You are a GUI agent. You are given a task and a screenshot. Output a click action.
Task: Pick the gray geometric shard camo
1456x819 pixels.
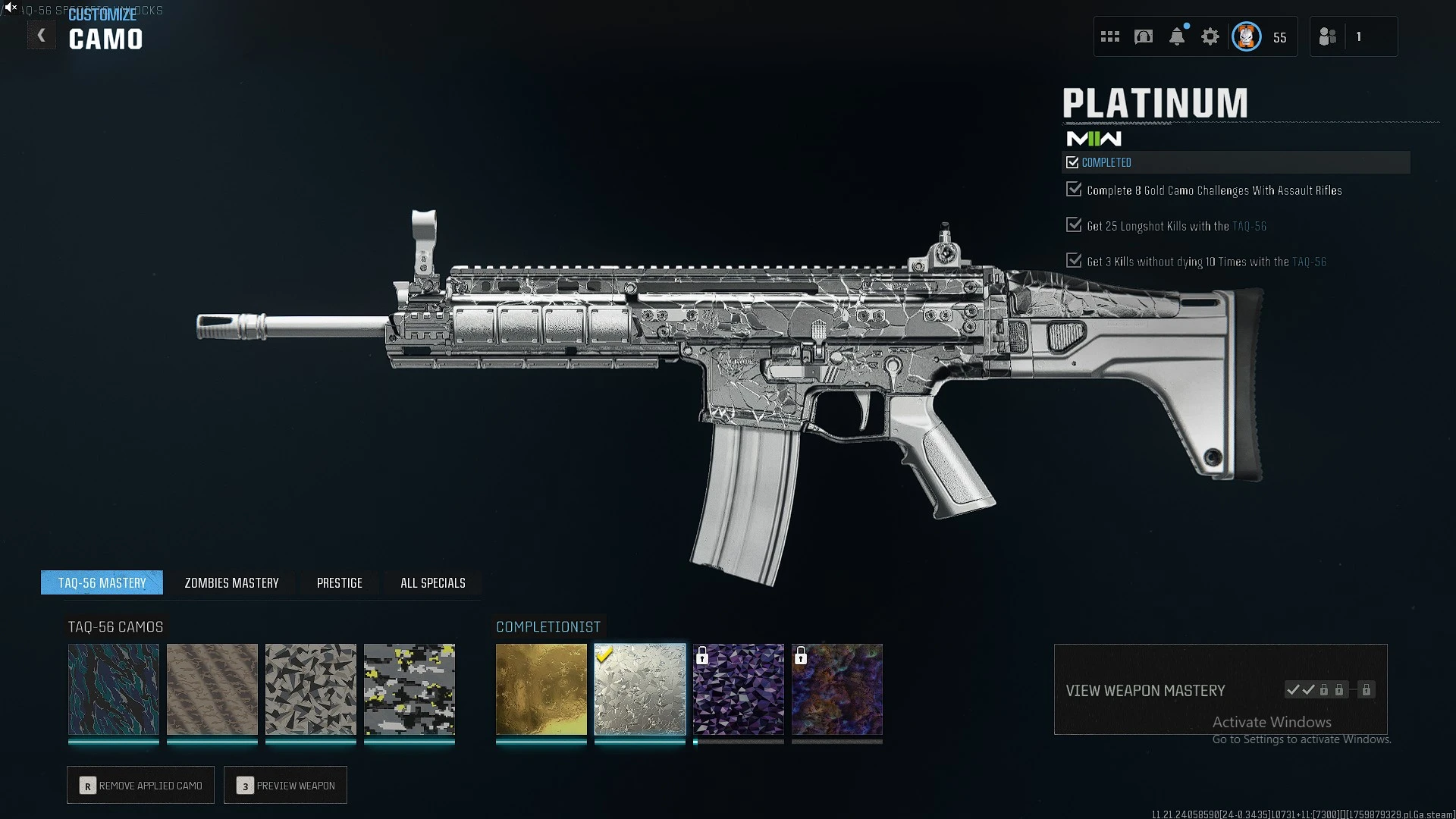(x=311, y=689)
